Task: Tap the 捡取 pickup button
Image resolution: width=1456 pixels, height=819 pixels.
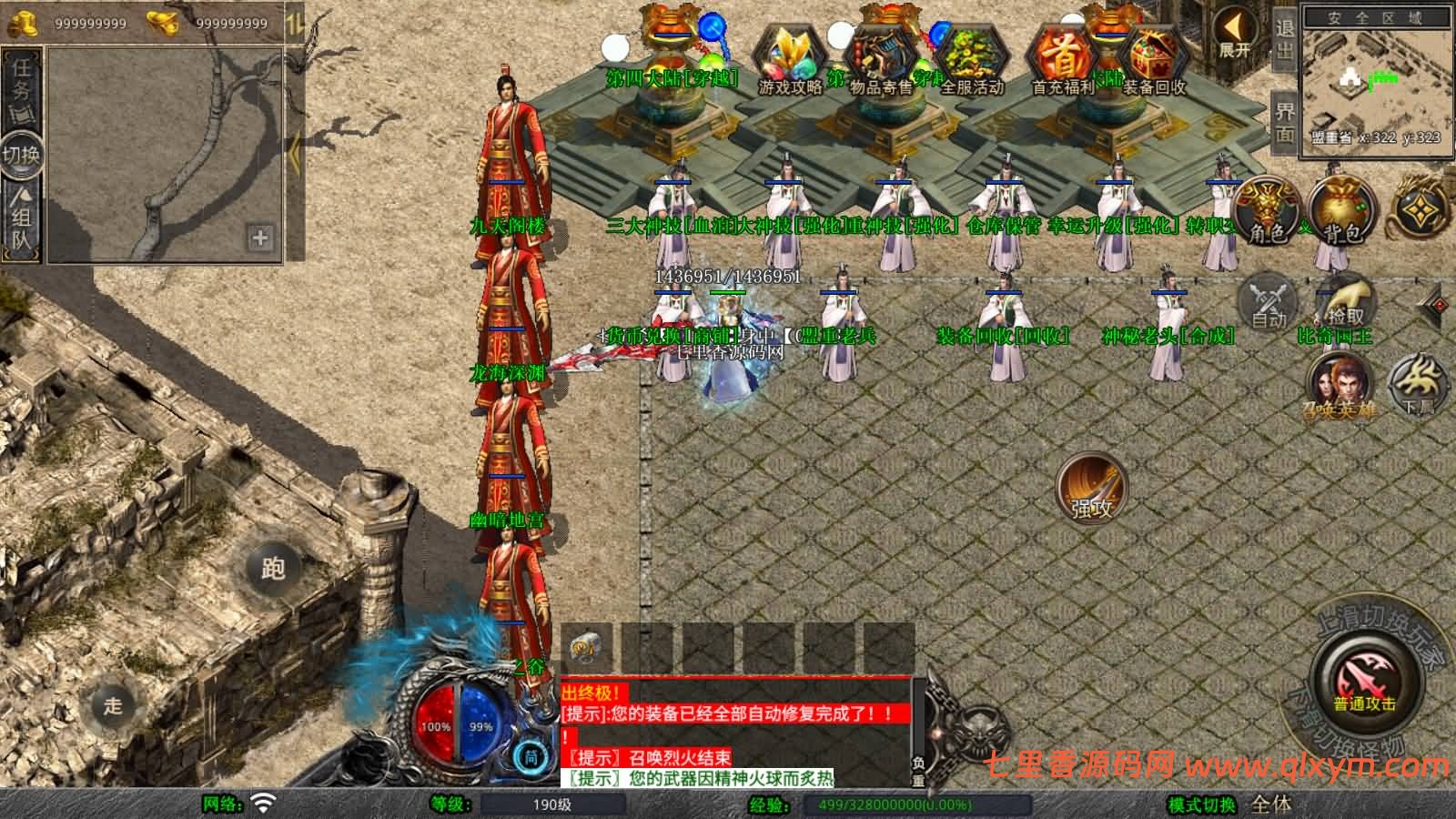Action: 1345,300
